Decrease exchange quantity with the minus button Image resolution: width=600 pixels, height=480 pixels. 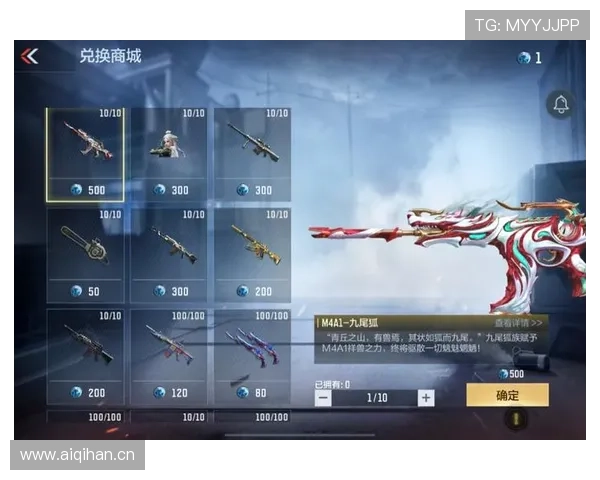pos(323,397)
